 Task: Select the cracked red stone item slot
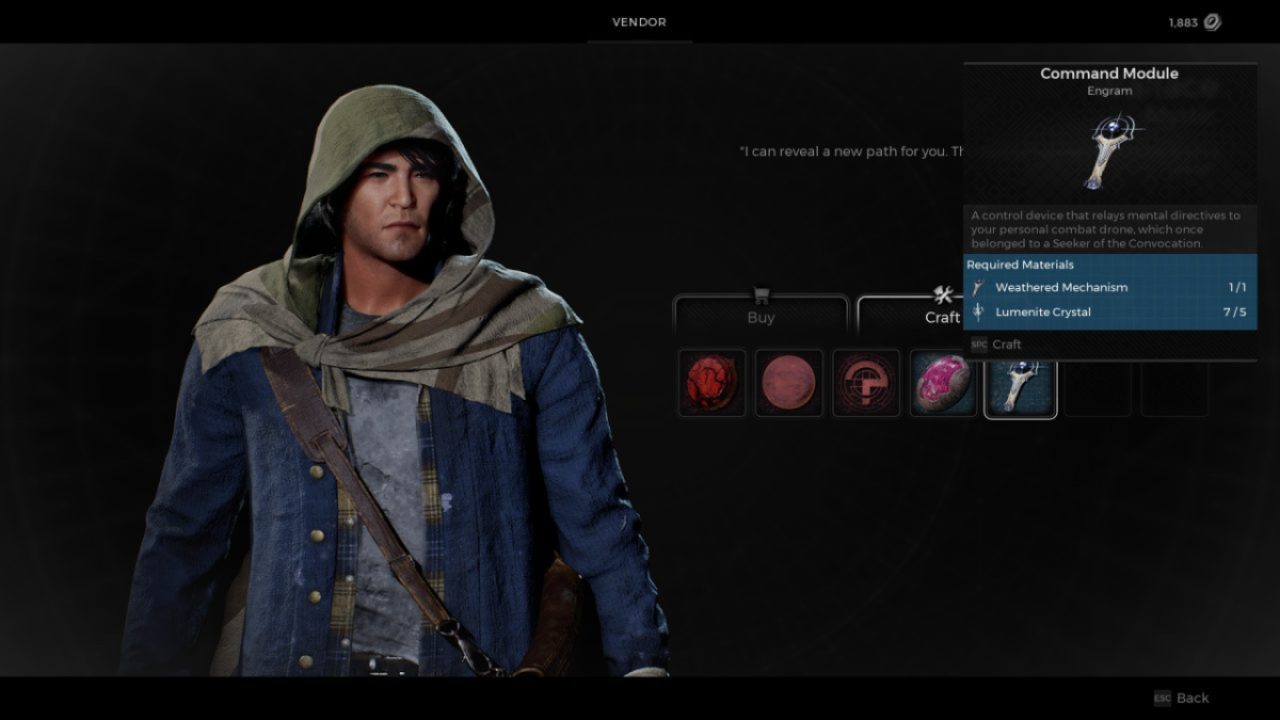point(712,383)
